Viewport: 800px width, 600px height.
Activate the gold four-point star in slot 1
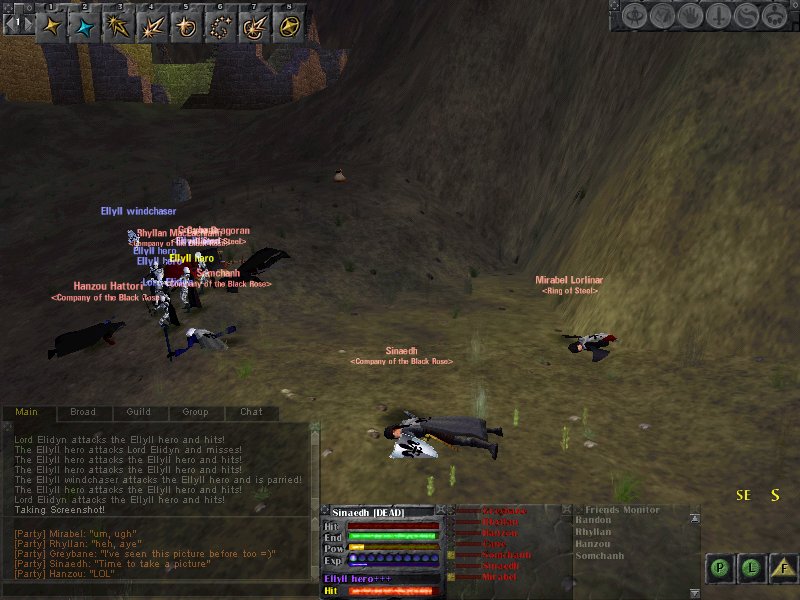point(52,25)
